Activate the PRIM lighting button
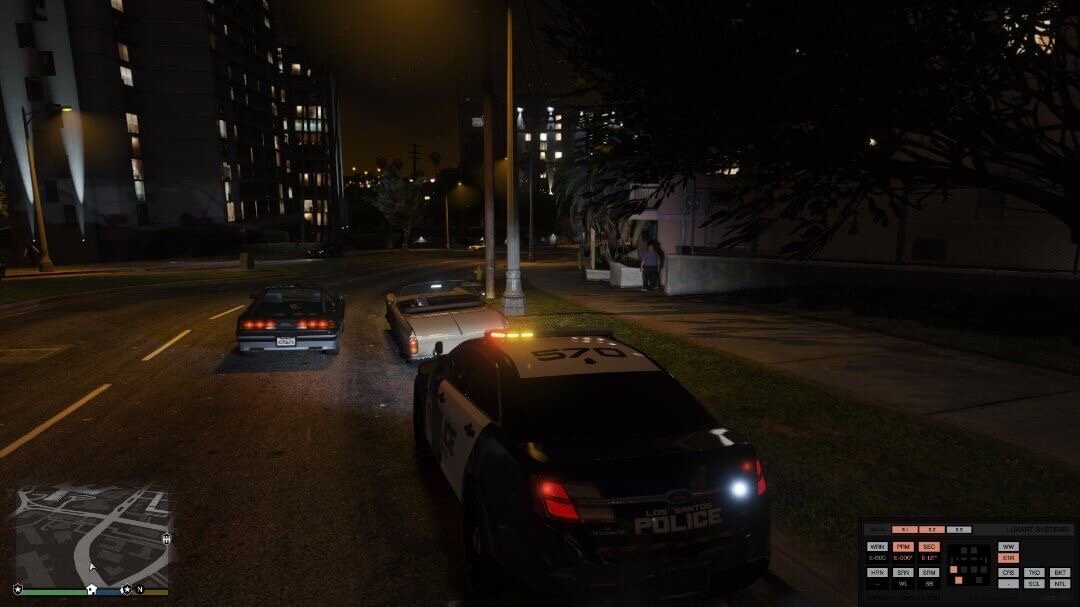The image size is (1080, 607). pos(903,547)
